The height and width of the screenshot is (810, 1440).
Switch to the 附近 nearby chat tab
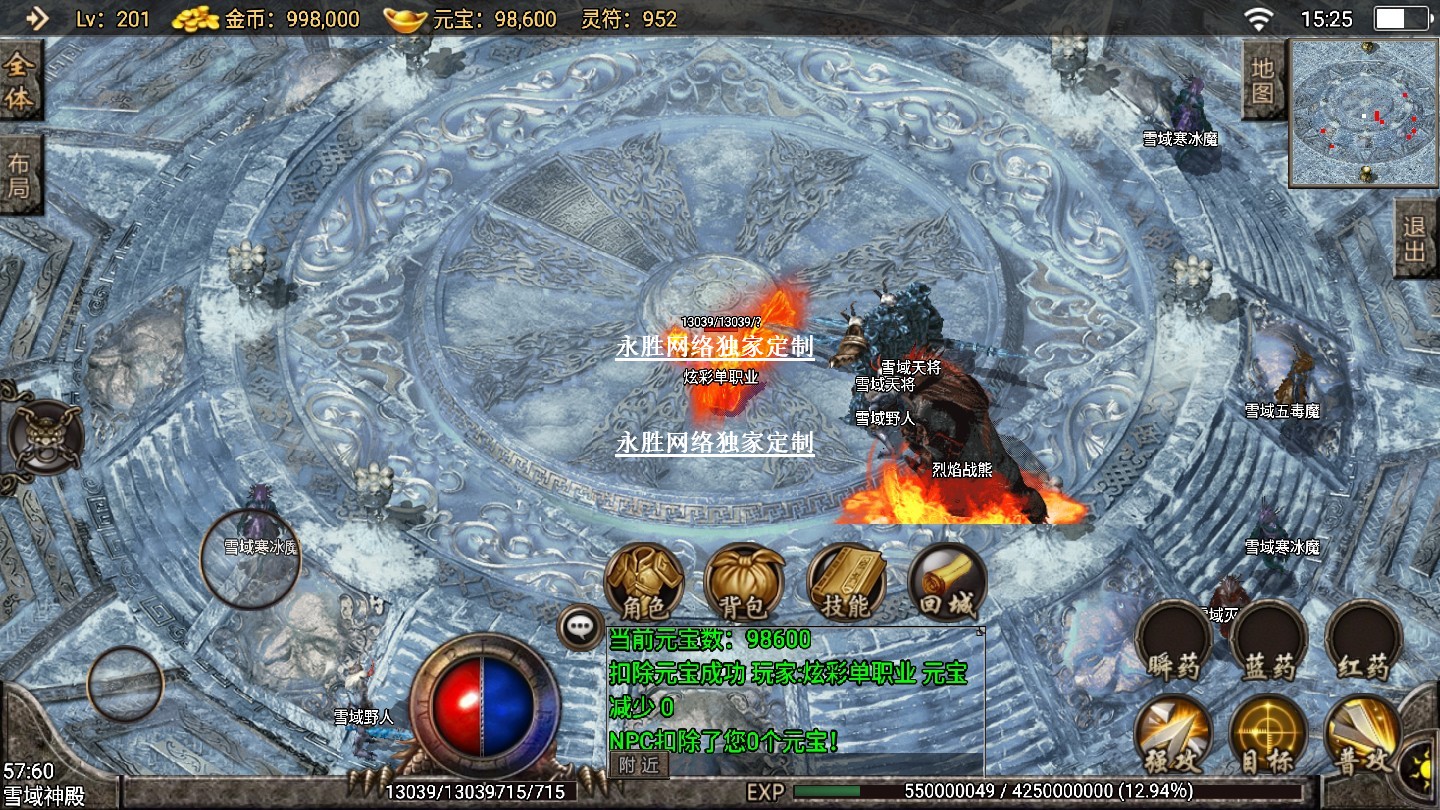pos(638,765)
